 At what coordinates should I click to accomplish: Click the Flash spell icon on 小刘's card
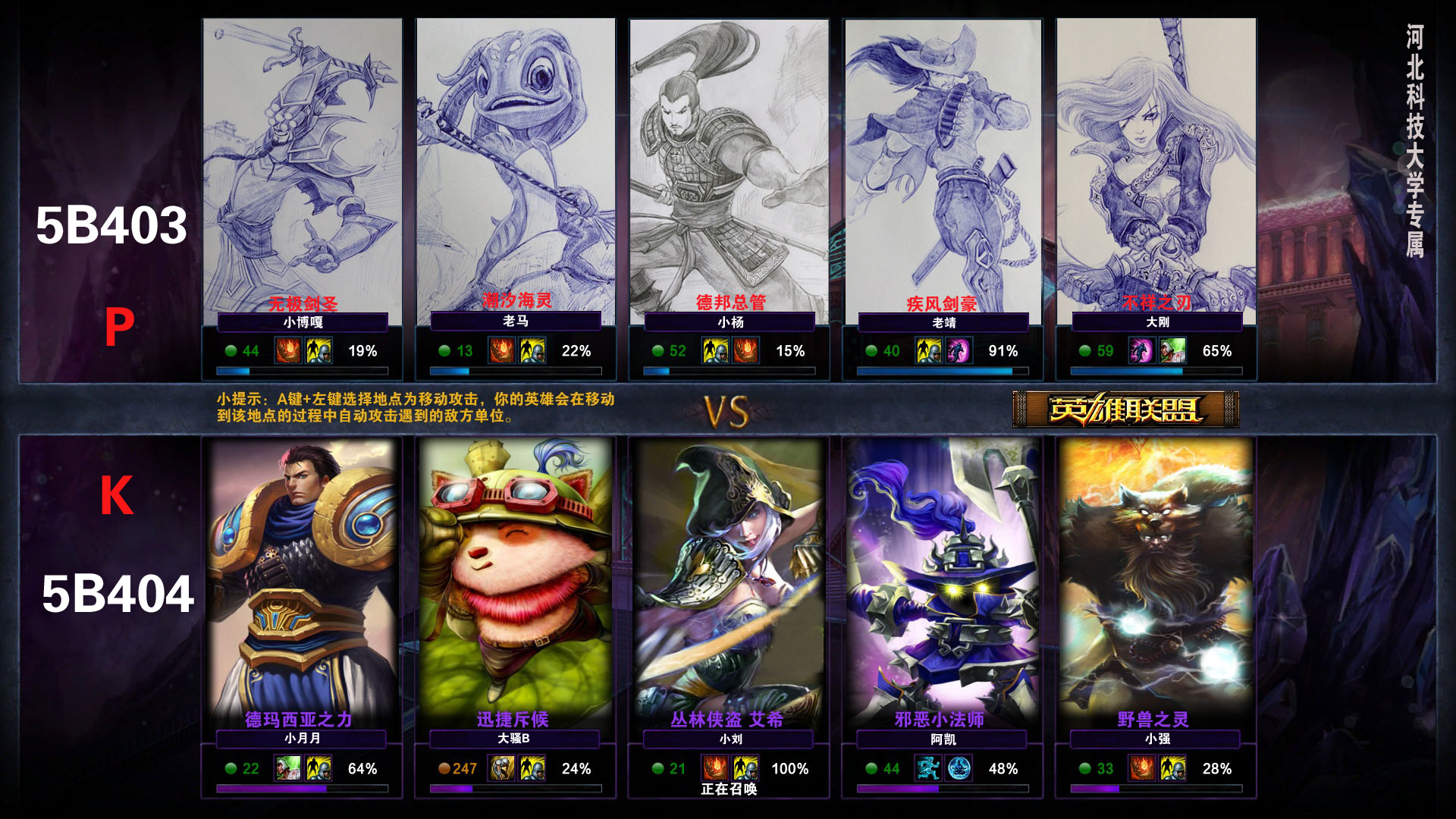pyautogui.click(x=746, y=769)
